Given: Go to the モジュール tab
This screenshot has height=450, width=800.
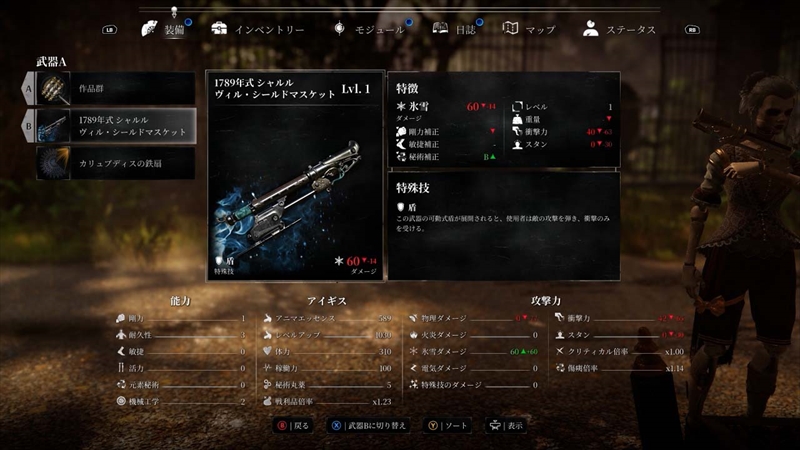Looking at the screenshot, I should click(369, 29).
